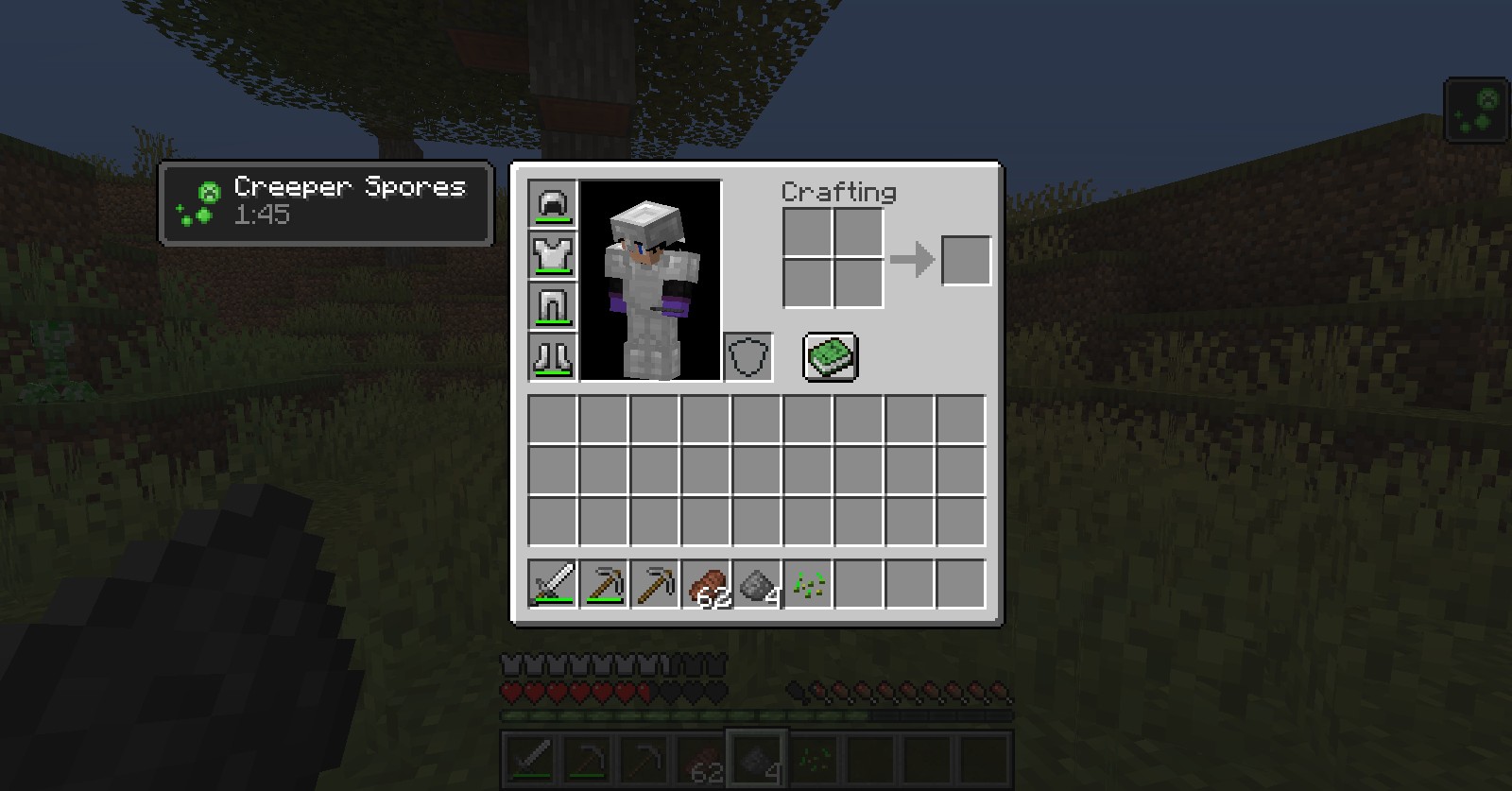
Task: Take the stack of 62 cooked meat
Action: (x=705, y=583)
